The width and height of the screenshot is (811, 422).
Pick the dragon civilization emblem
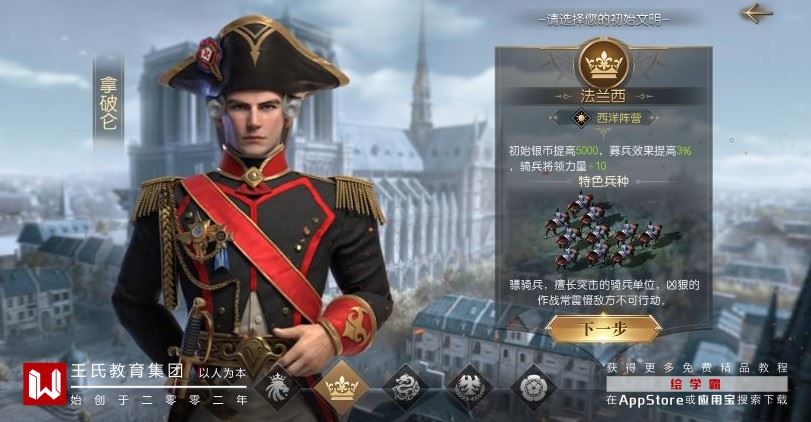tap(406, 387)
